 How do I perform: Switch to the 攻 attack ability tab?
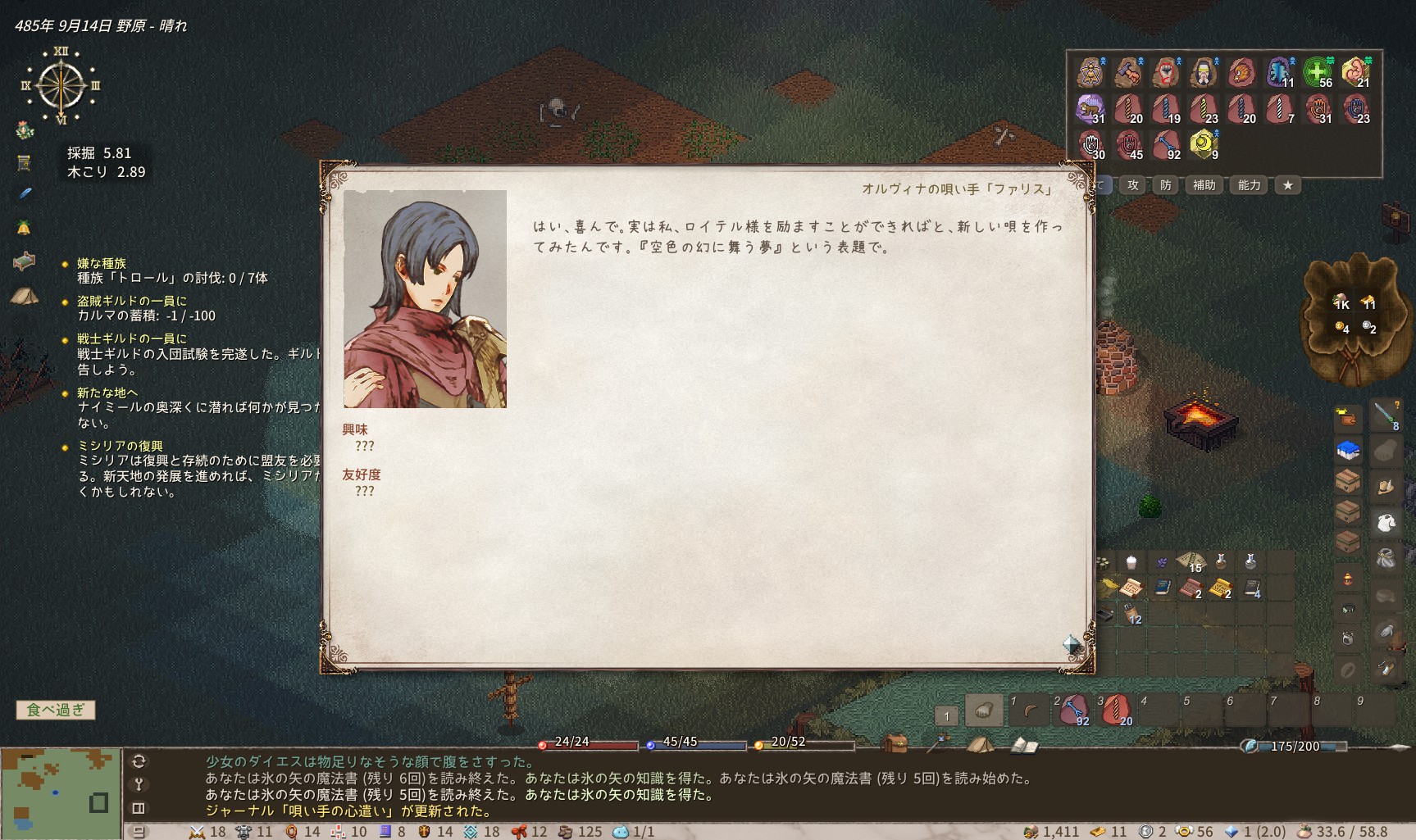pos(1133,185)
